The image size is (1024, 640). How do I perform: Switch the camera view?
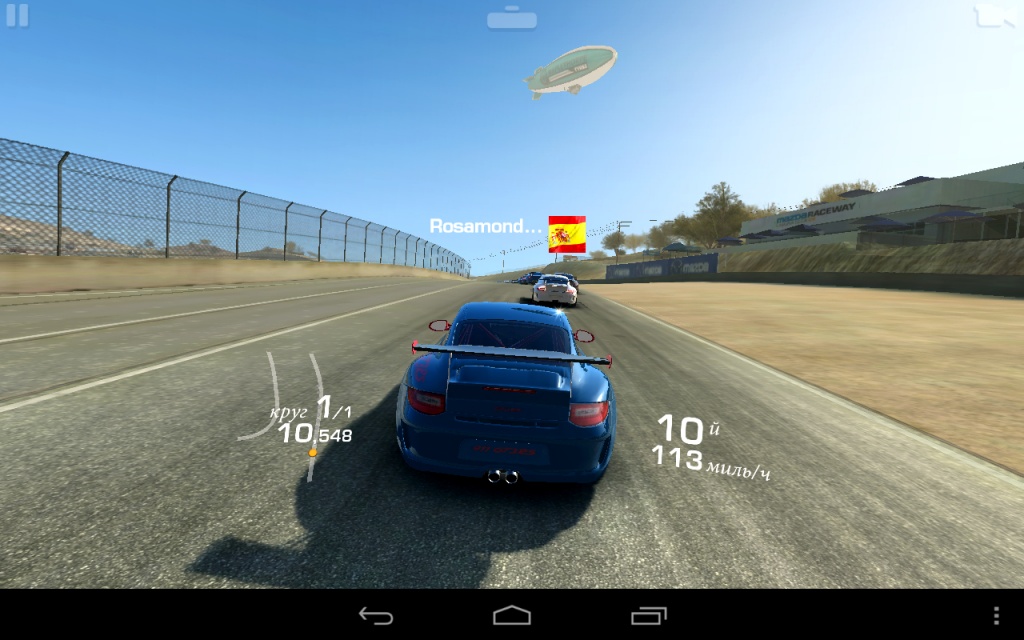pyautogui.click(x=995, y=15)
